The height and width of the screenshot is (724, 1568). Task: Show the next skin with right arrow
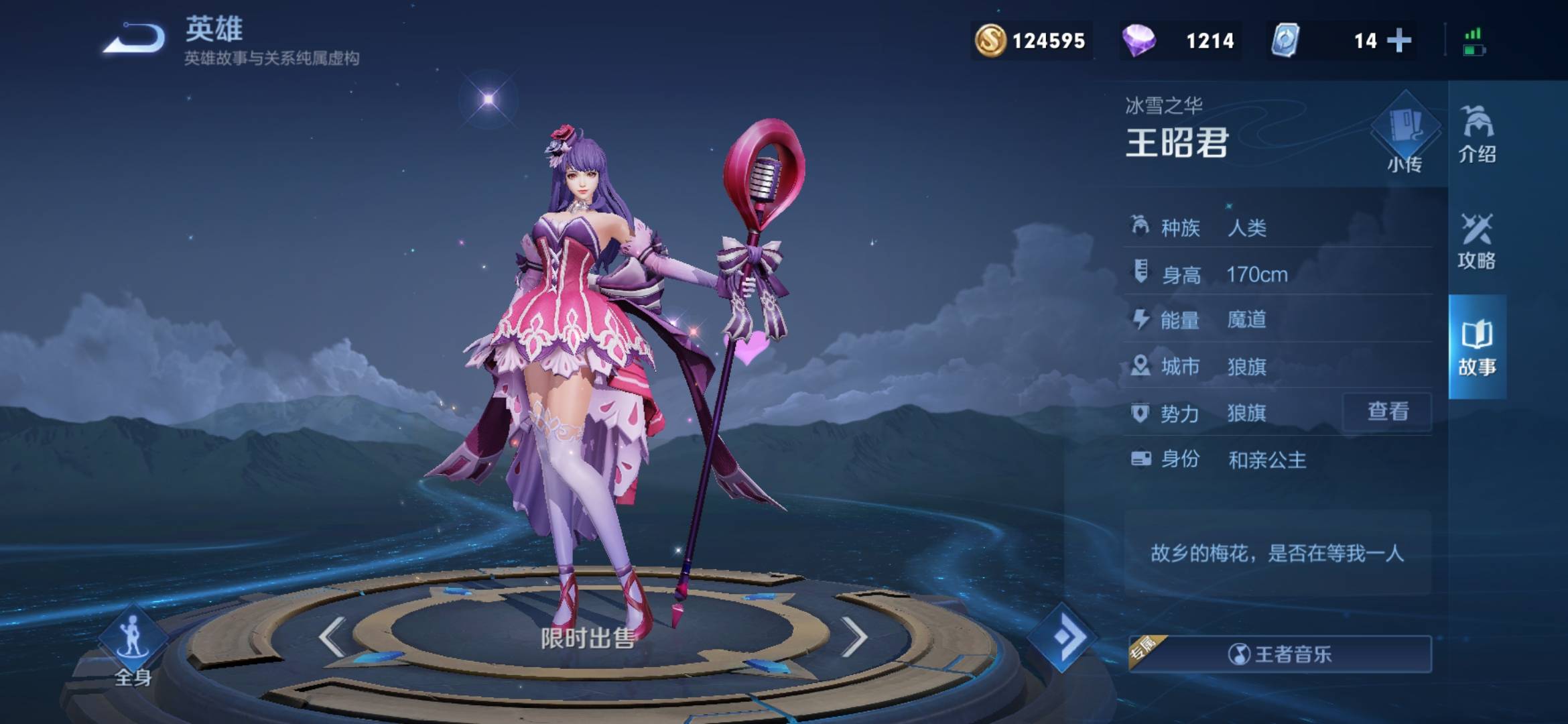tap(854, 637)
